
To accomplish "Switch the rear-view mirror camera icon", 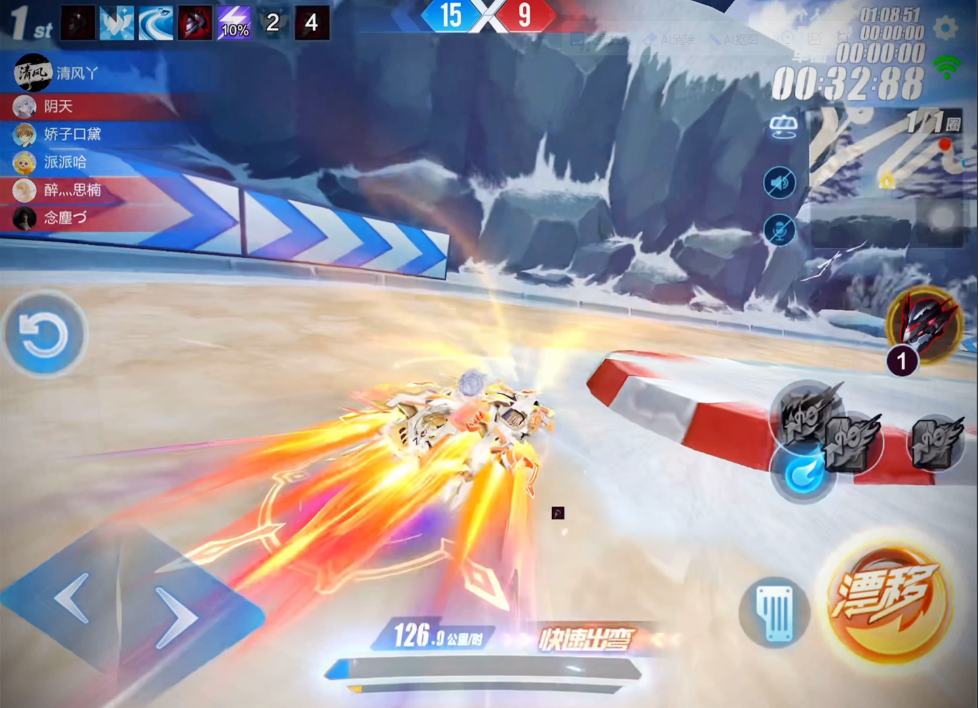I will click(x=781, y=128).
